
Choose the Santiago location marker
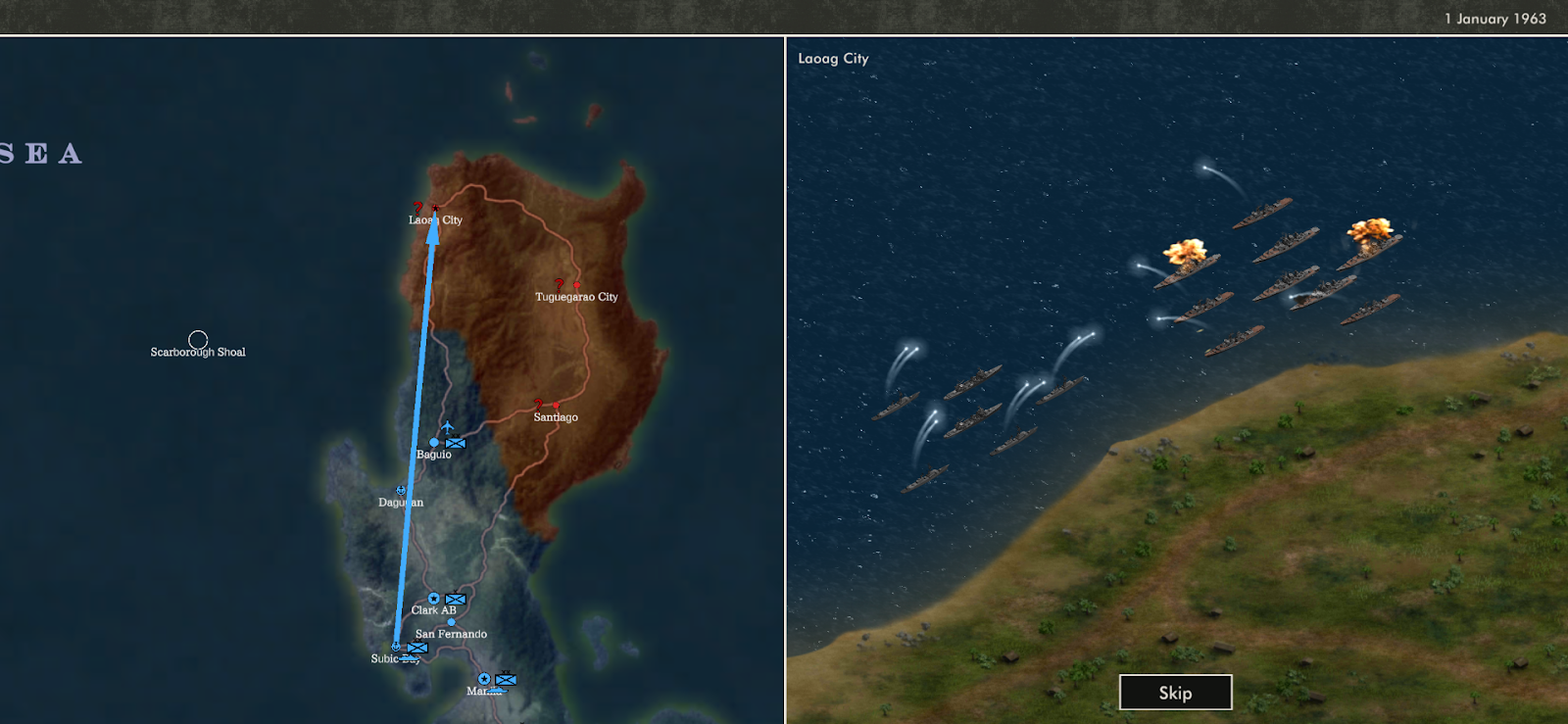point(556,405)
